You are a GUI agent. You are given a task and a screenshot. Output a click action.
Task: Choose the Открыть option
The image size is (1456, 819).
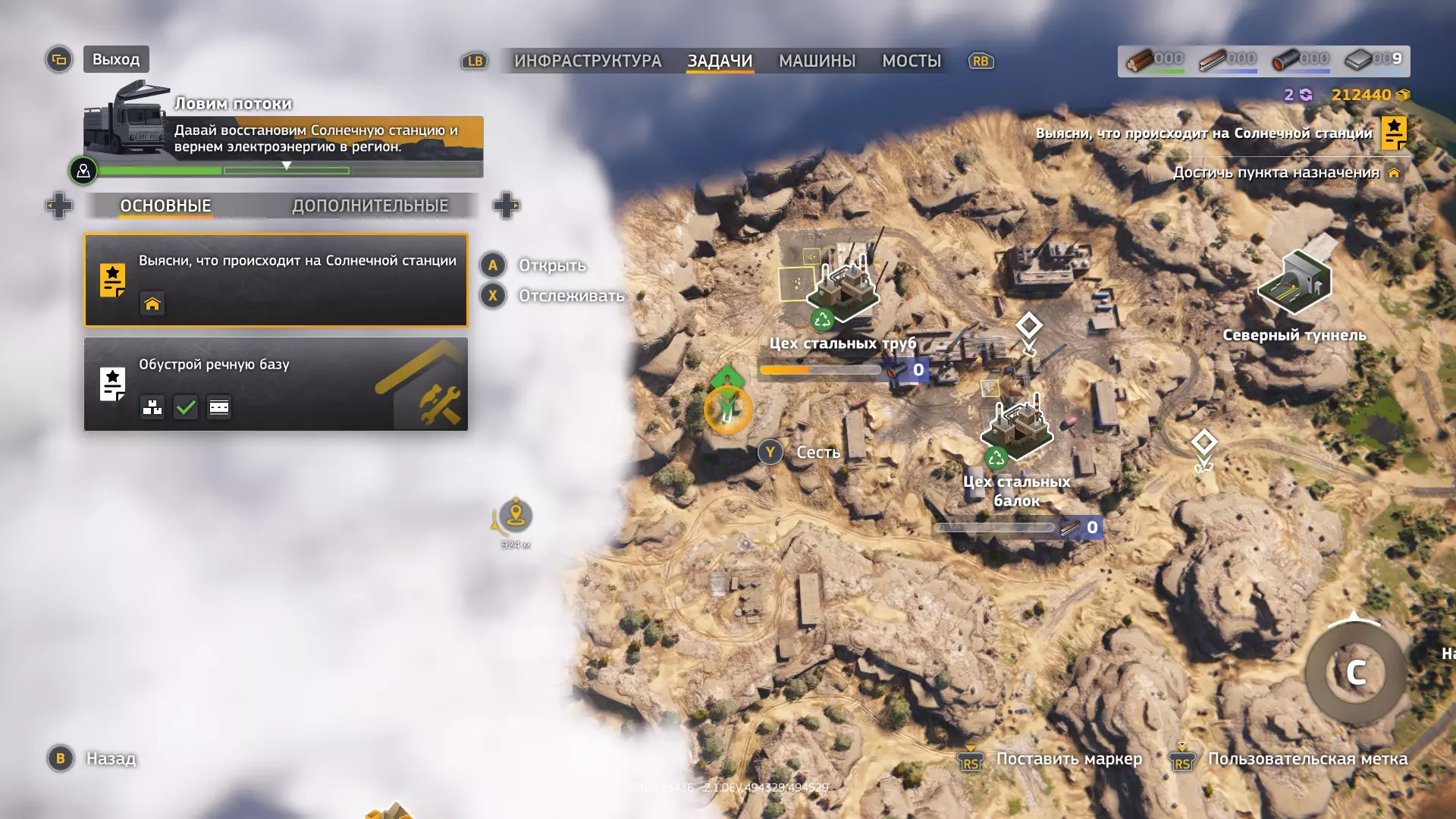coord(551,265)
